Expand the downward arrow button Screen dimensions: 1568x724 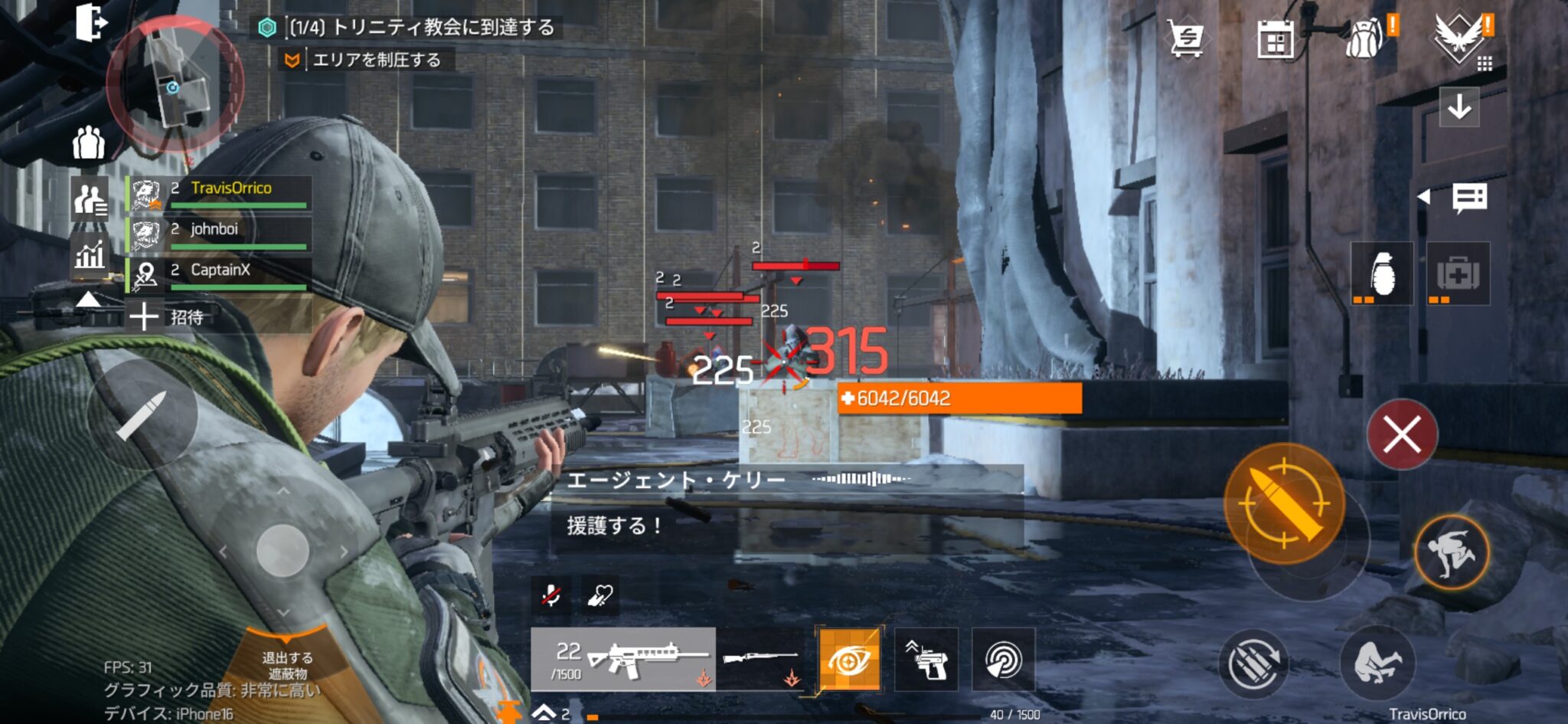1459,106
